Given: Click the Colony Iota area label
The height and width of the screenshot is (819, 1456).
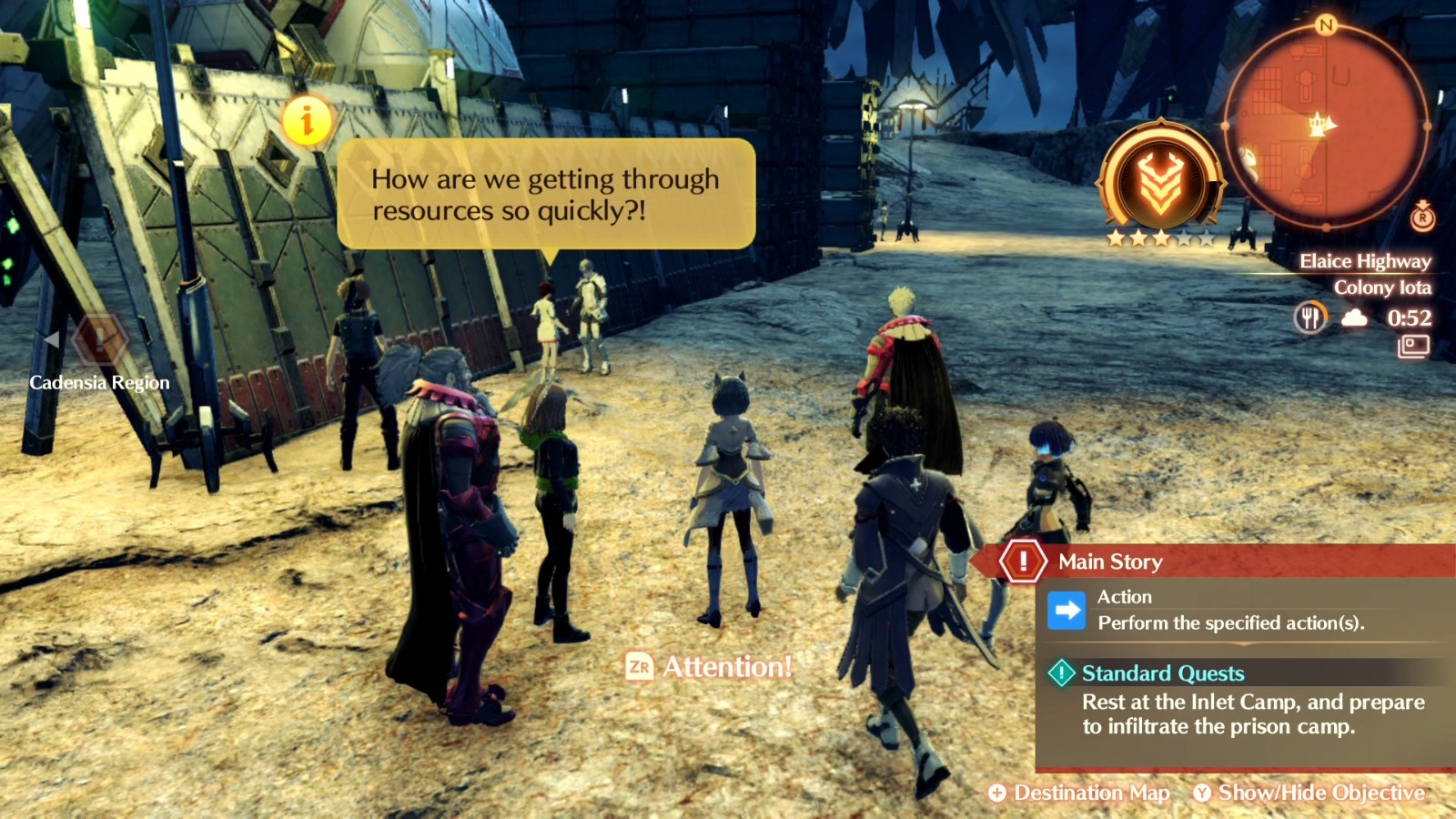Looking at the screenshot, I should [1382, 287].
